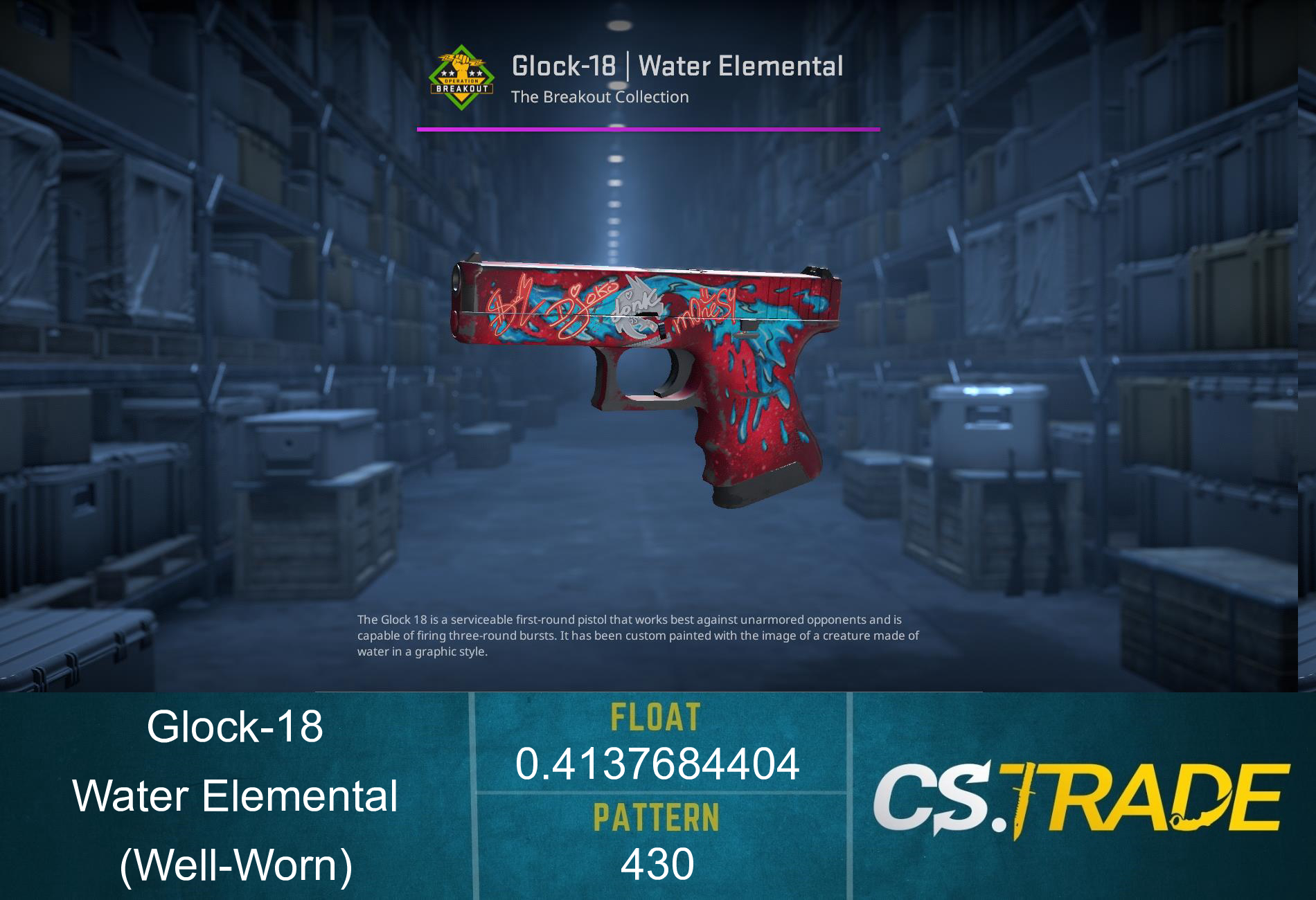Click the fist emblem in the Breakout logo
Viewport: 1316px width, 900px height.
point(460,62)
